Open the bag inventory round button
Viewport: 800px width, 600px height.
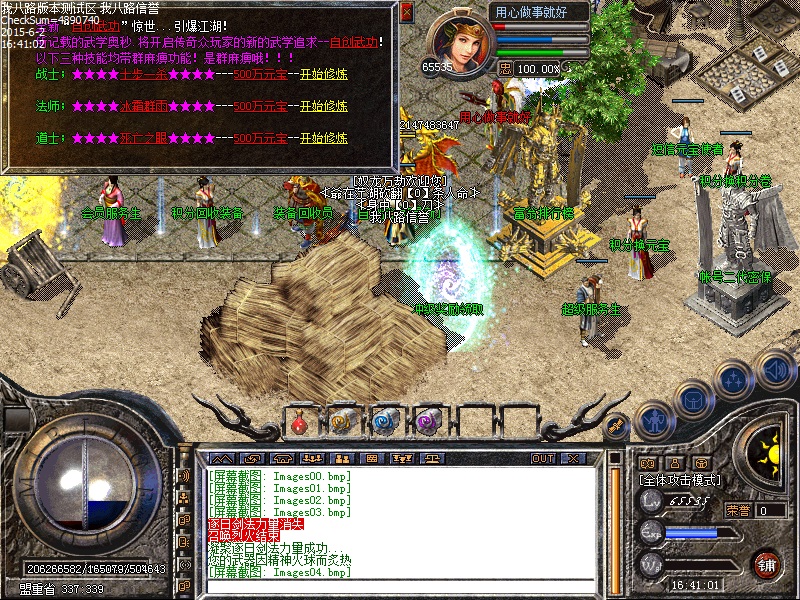click(x=693, y=397)
